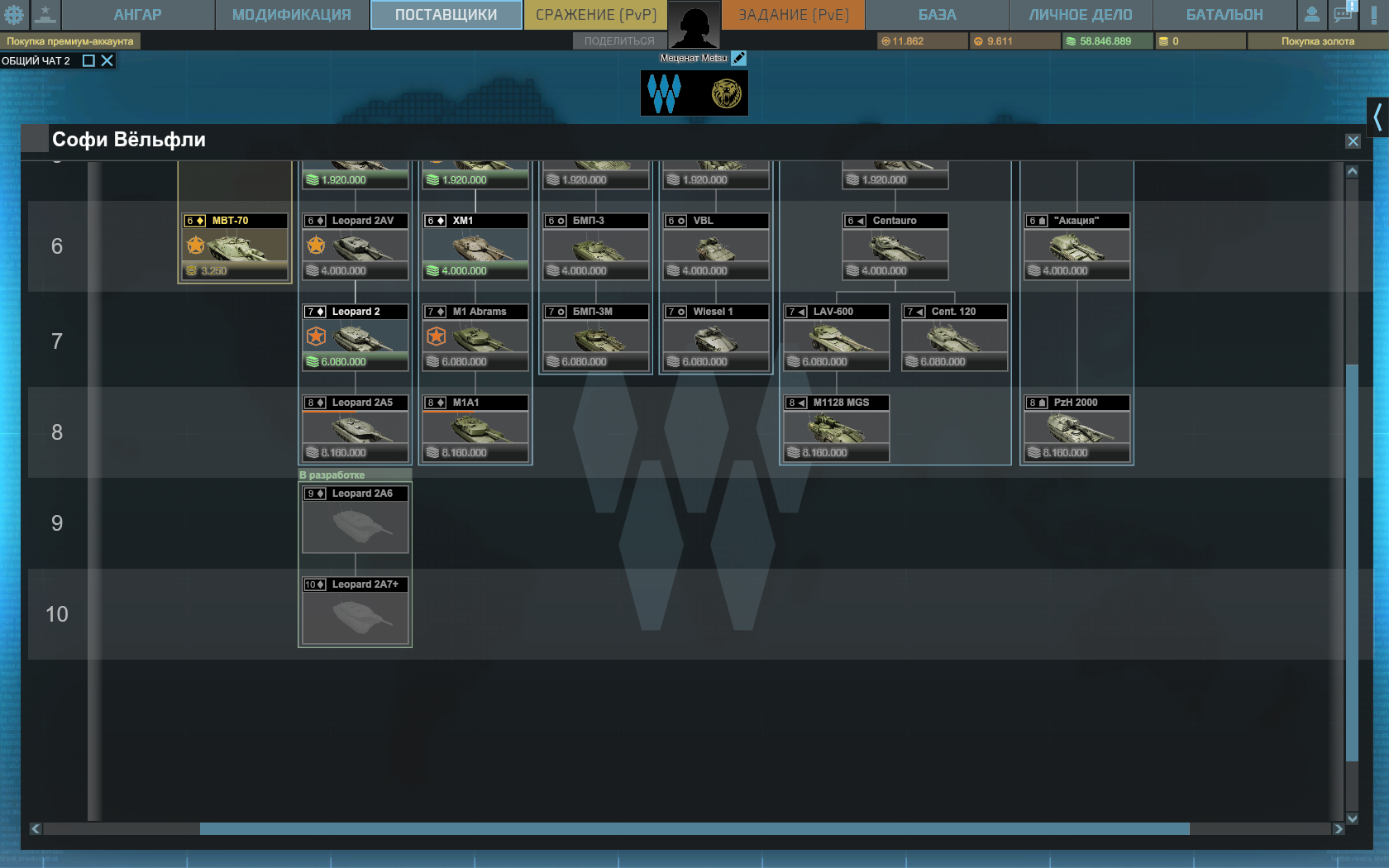
Task: Select the M1128 MGS vehicle
Action: [x=836, y=428]
